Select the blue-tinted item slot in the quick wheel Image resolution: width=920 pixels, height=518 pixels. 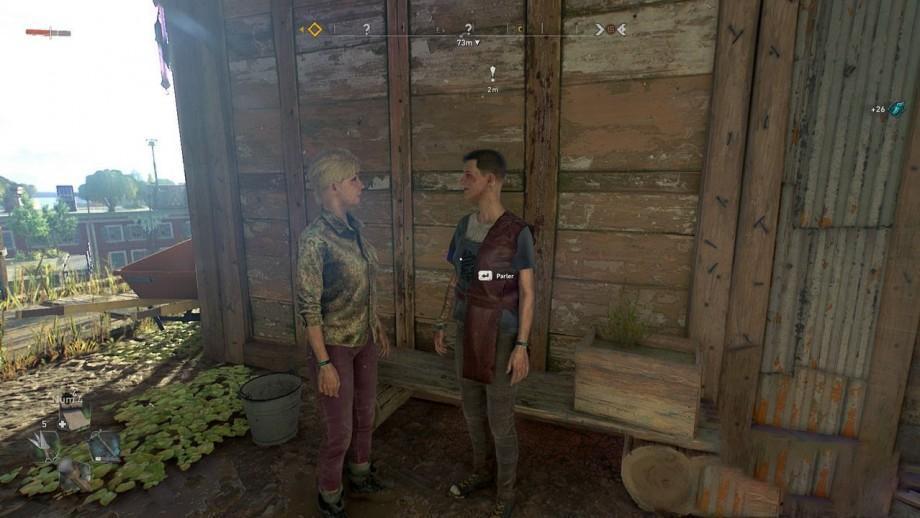[104, 445]
